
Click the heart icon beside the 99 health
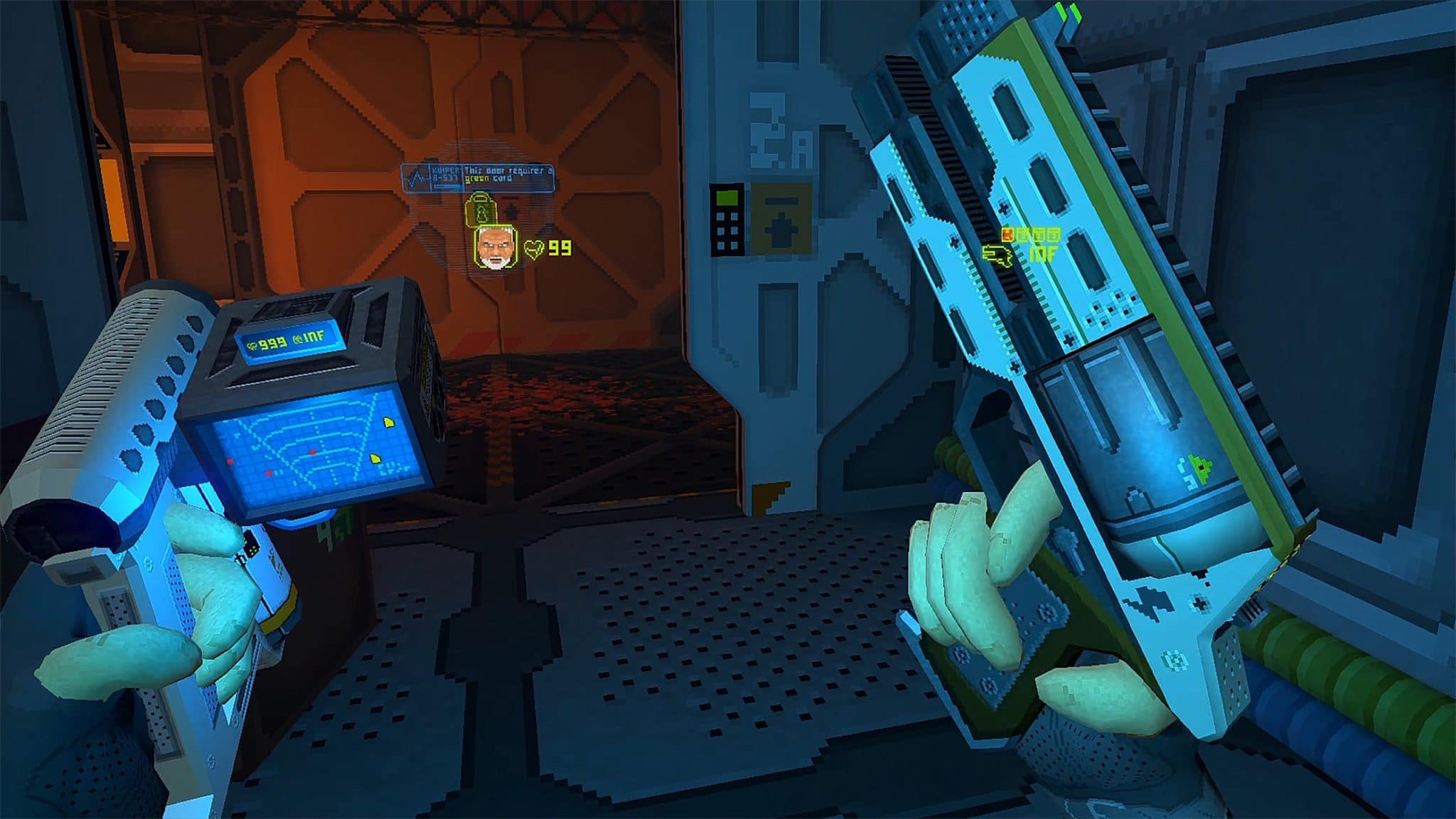click(x=533, y=250)
